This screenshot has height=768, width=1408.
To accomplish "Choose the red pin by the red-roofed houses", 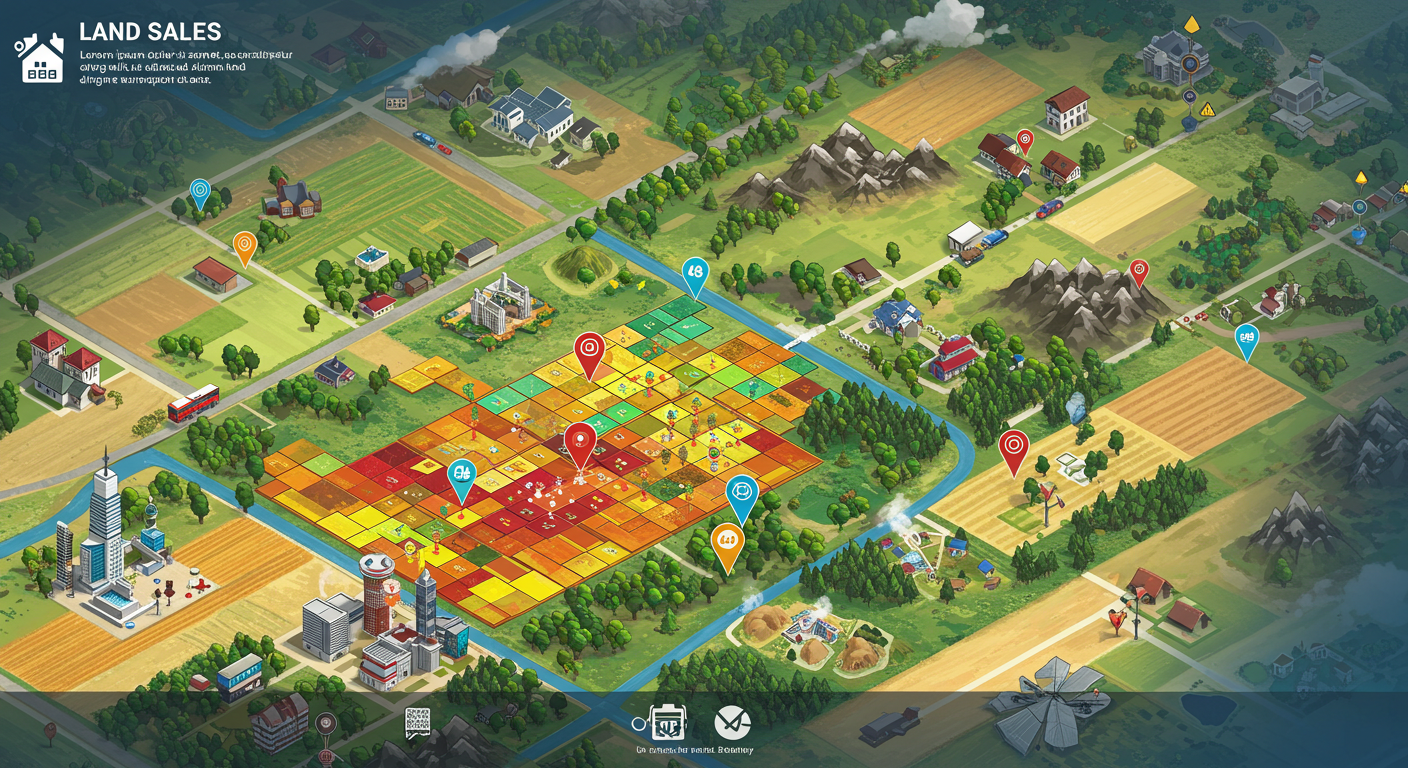I will pos(1024,139).
